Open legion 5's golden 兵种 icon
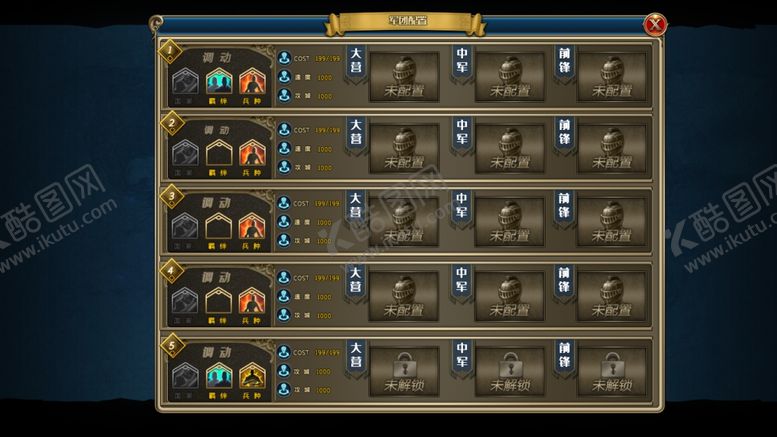Screen dimensions: 777x437 tap(251, 376)
